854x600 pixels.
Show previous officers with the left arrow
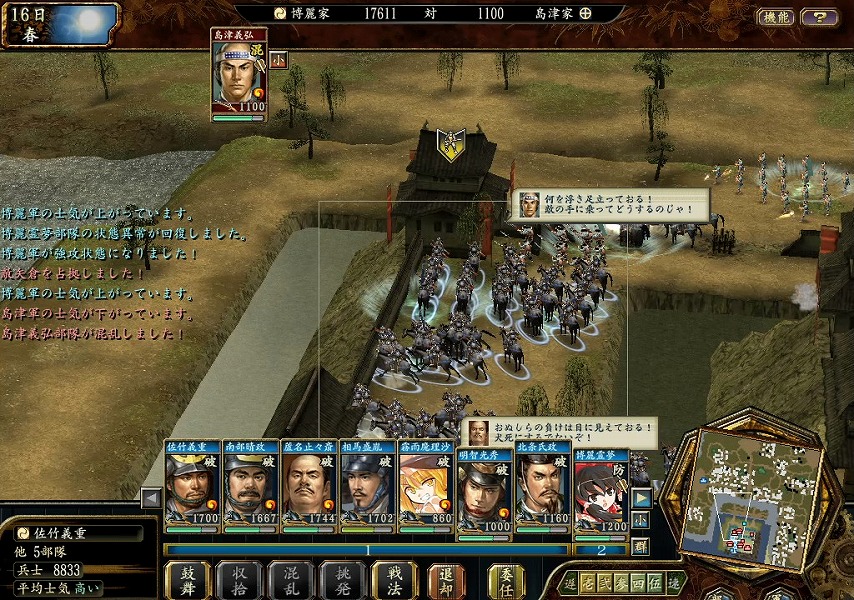[x=151, y=497]
